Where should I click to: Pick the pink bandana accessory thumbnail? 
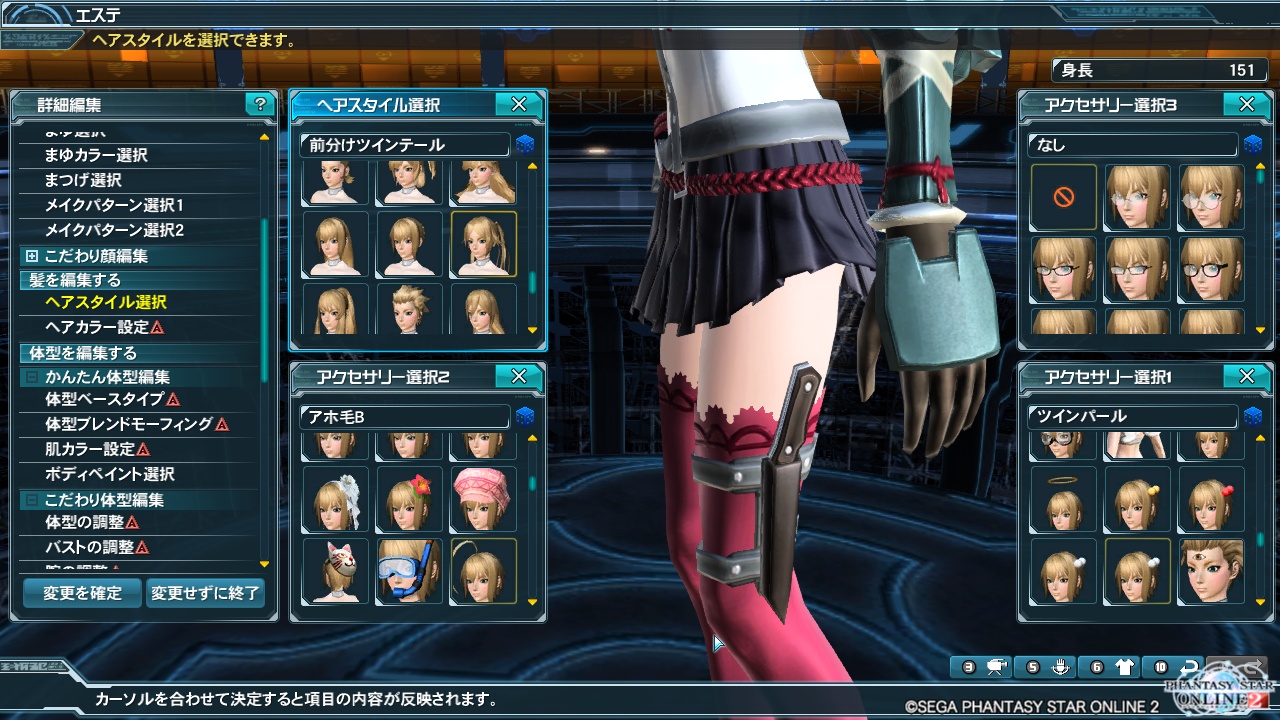[483, 498]
